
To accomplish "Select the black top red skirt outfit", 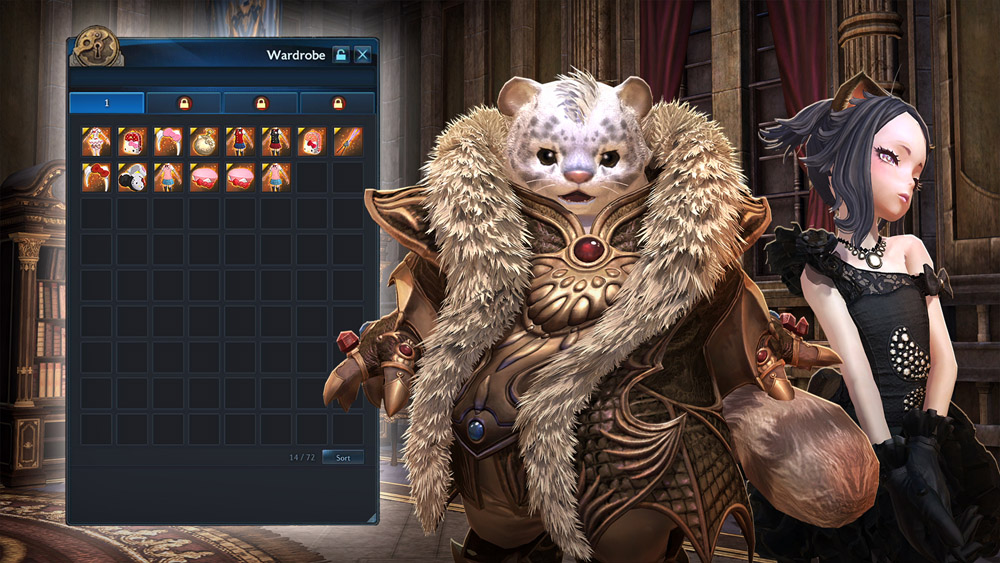I will pyautogui.click(x=276, y=141).
